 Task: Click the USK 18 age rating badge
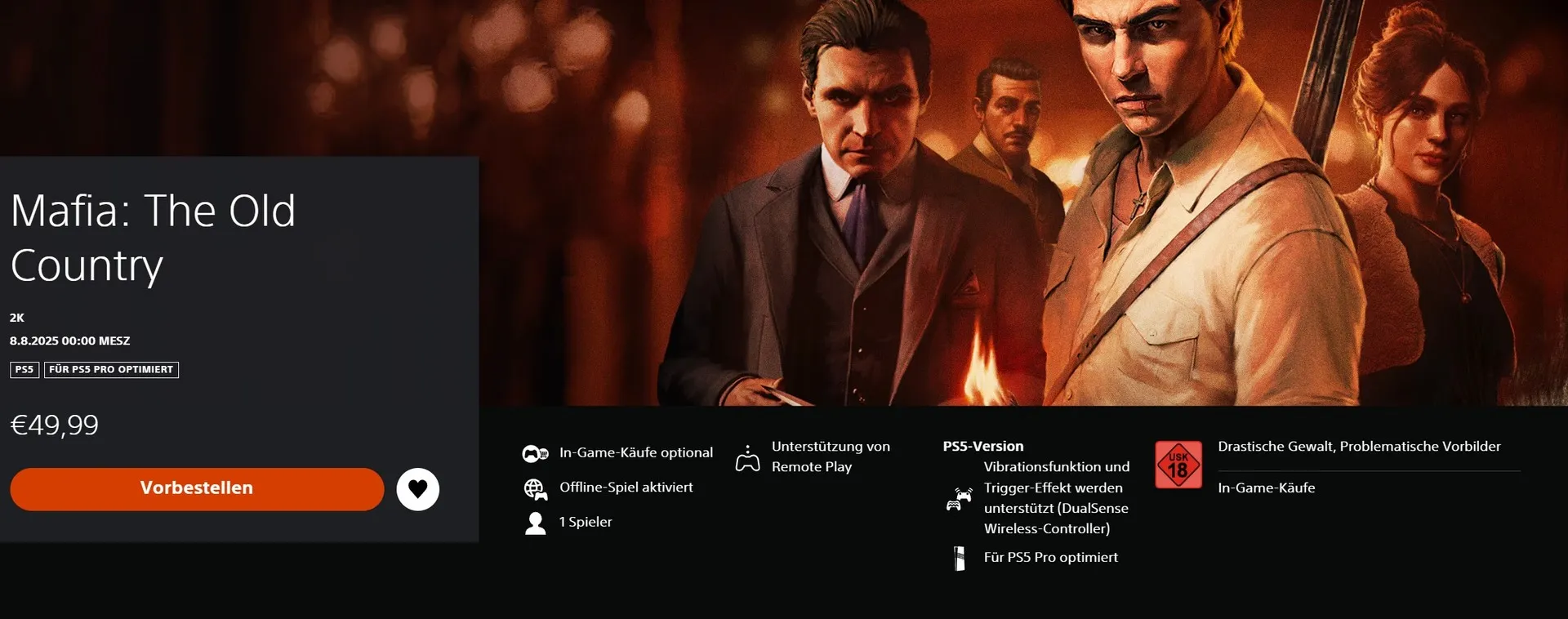pos(1178,465)
